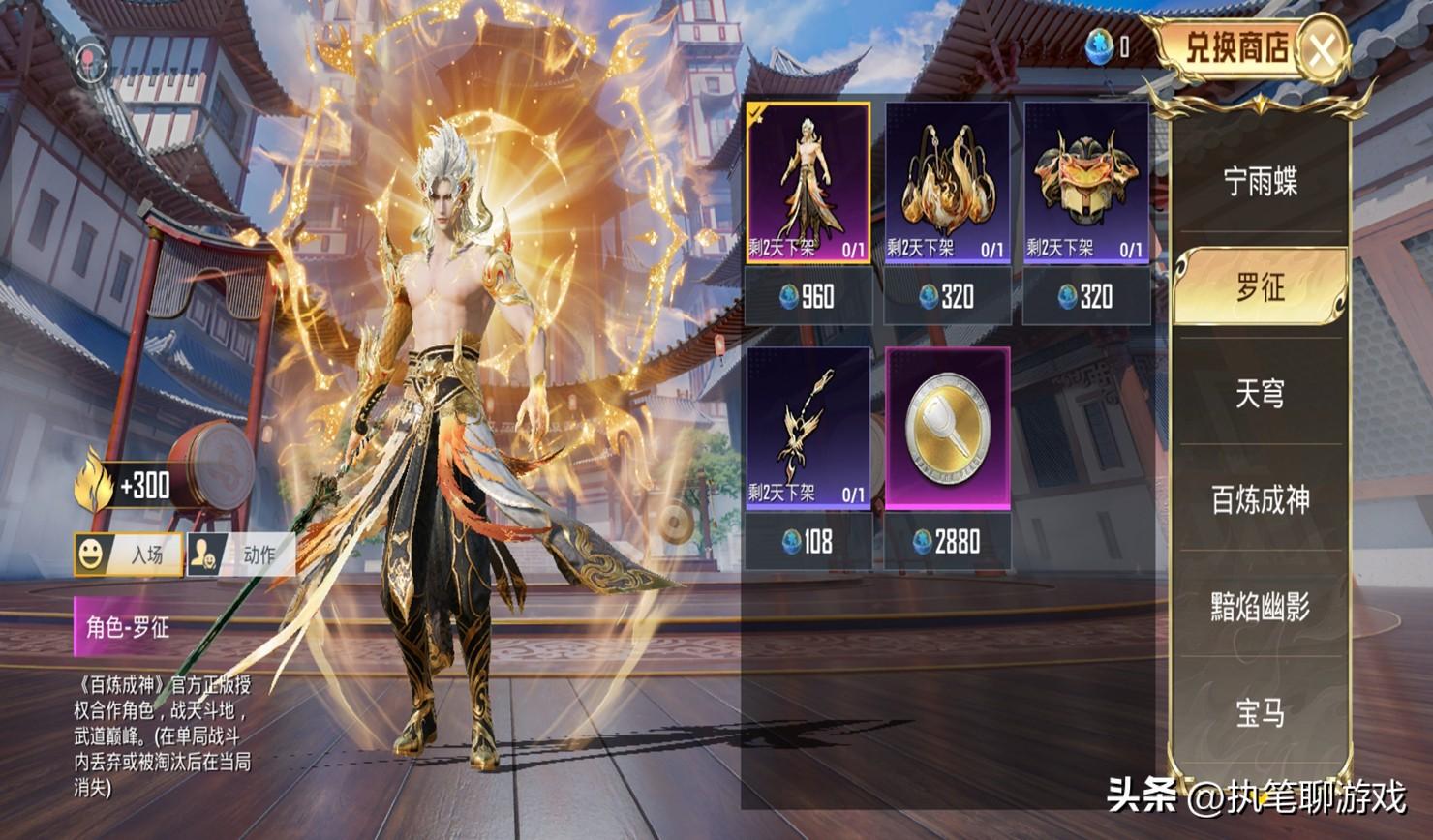Screen dimensions: 1433x840
Task: Select the 罗征 character outfit costing 960
Action: (x=808, y=183)
